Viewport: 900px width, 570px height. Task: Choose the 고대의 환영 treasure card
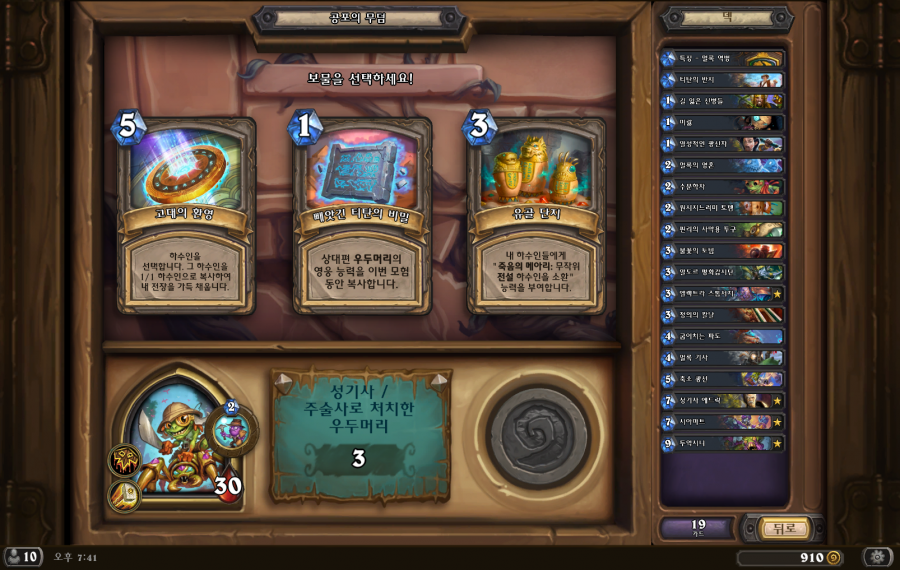click(x=186, y=215)
